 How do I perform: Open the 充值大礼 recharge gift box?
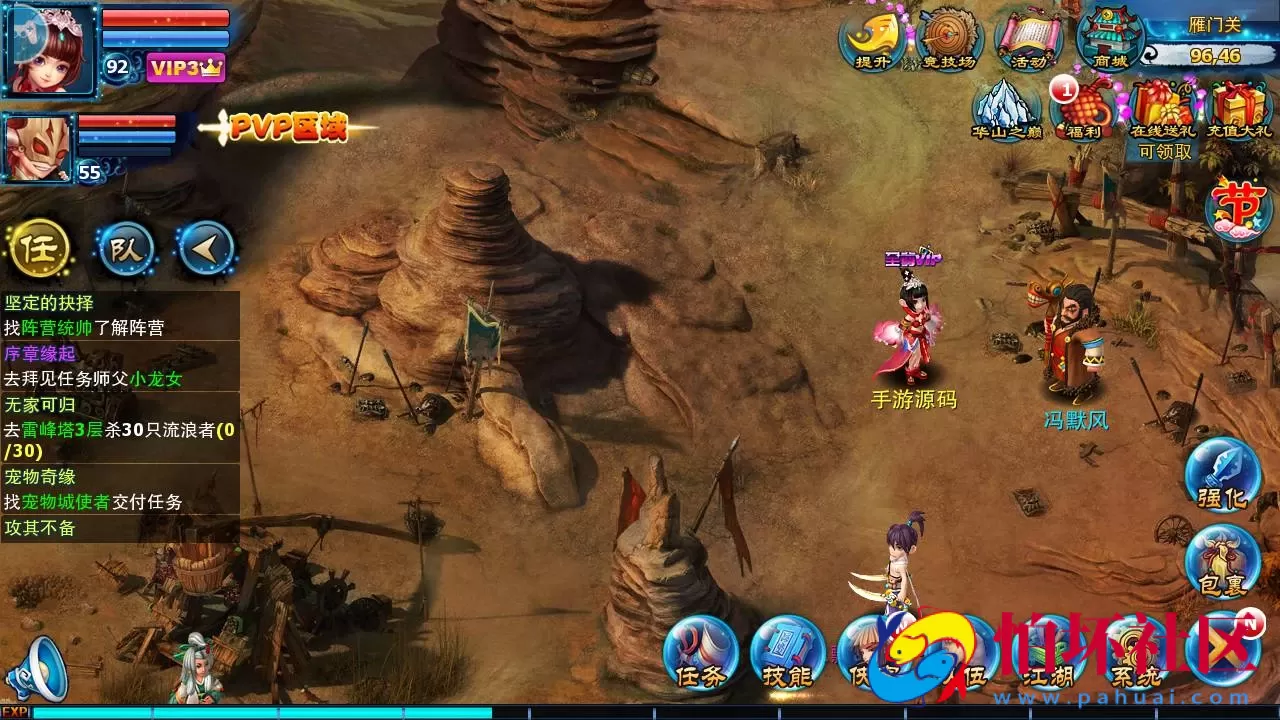point(1240,108)
